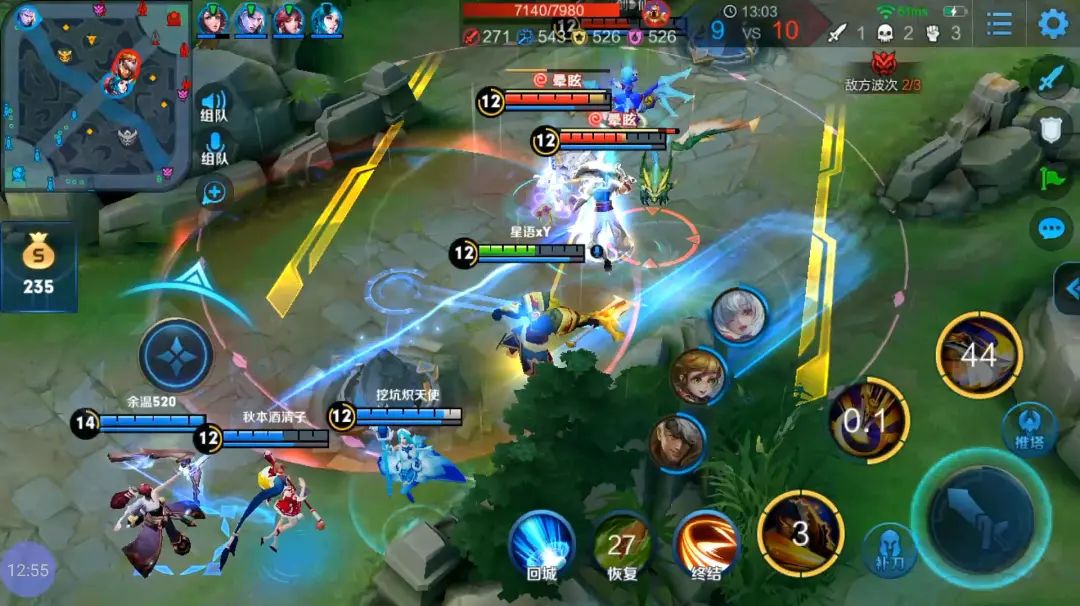Trigger the skill showing 3 cooldown
This screenshot has width=1080, height=606.
point(800,533)
